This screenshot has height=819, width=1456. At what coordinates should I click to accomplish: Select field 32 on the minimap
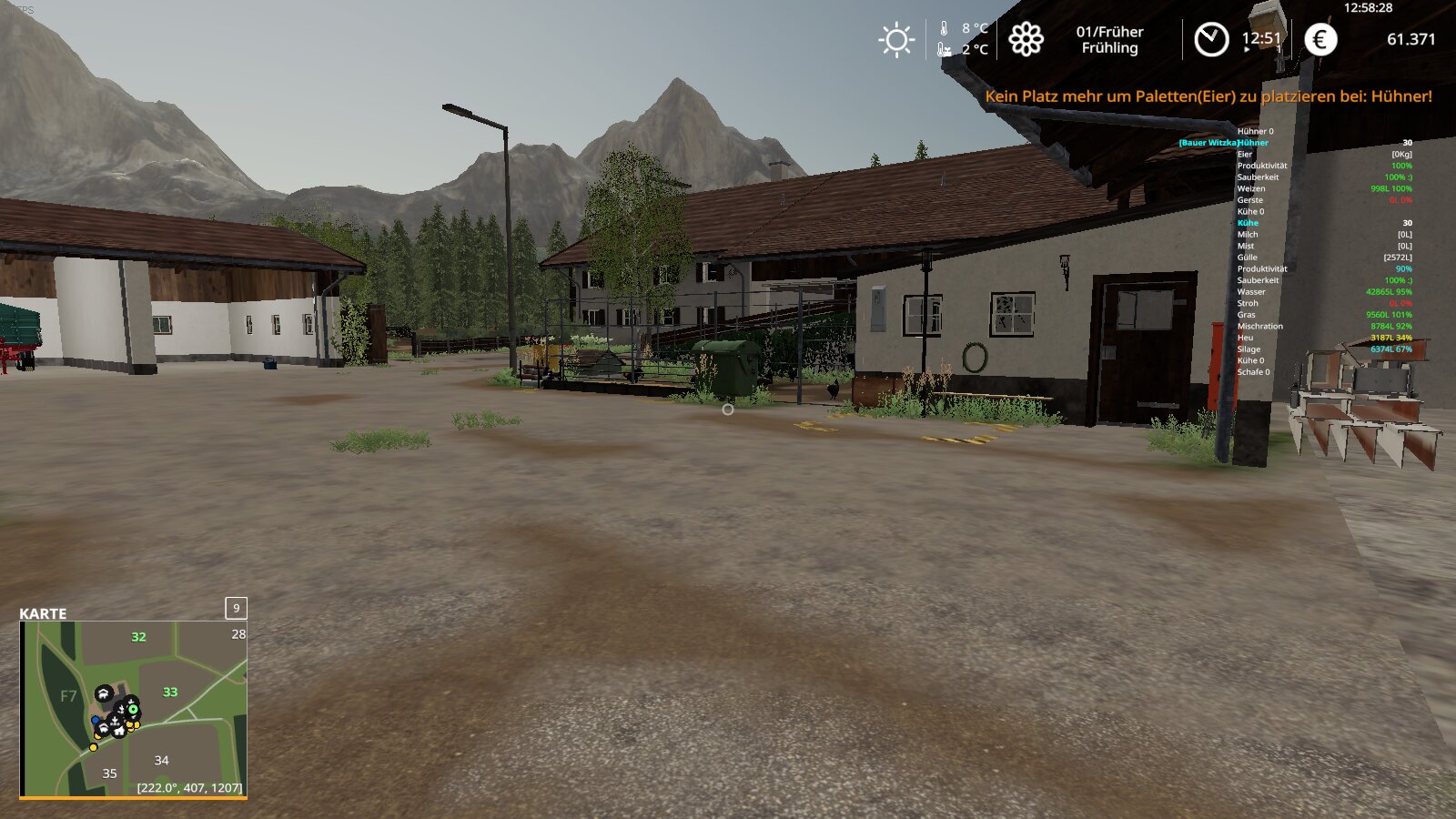138,637
